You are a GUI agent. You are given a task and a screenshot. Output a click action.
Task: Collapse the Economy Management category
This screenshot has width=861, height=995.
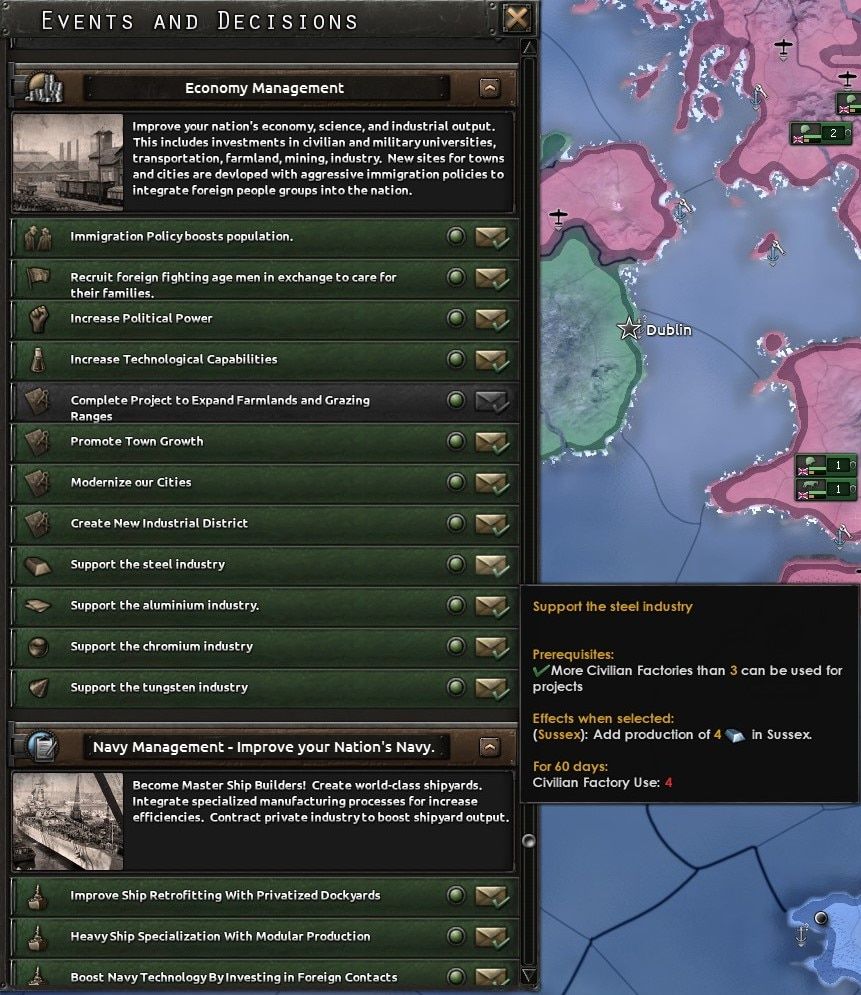tap(489, 88)
